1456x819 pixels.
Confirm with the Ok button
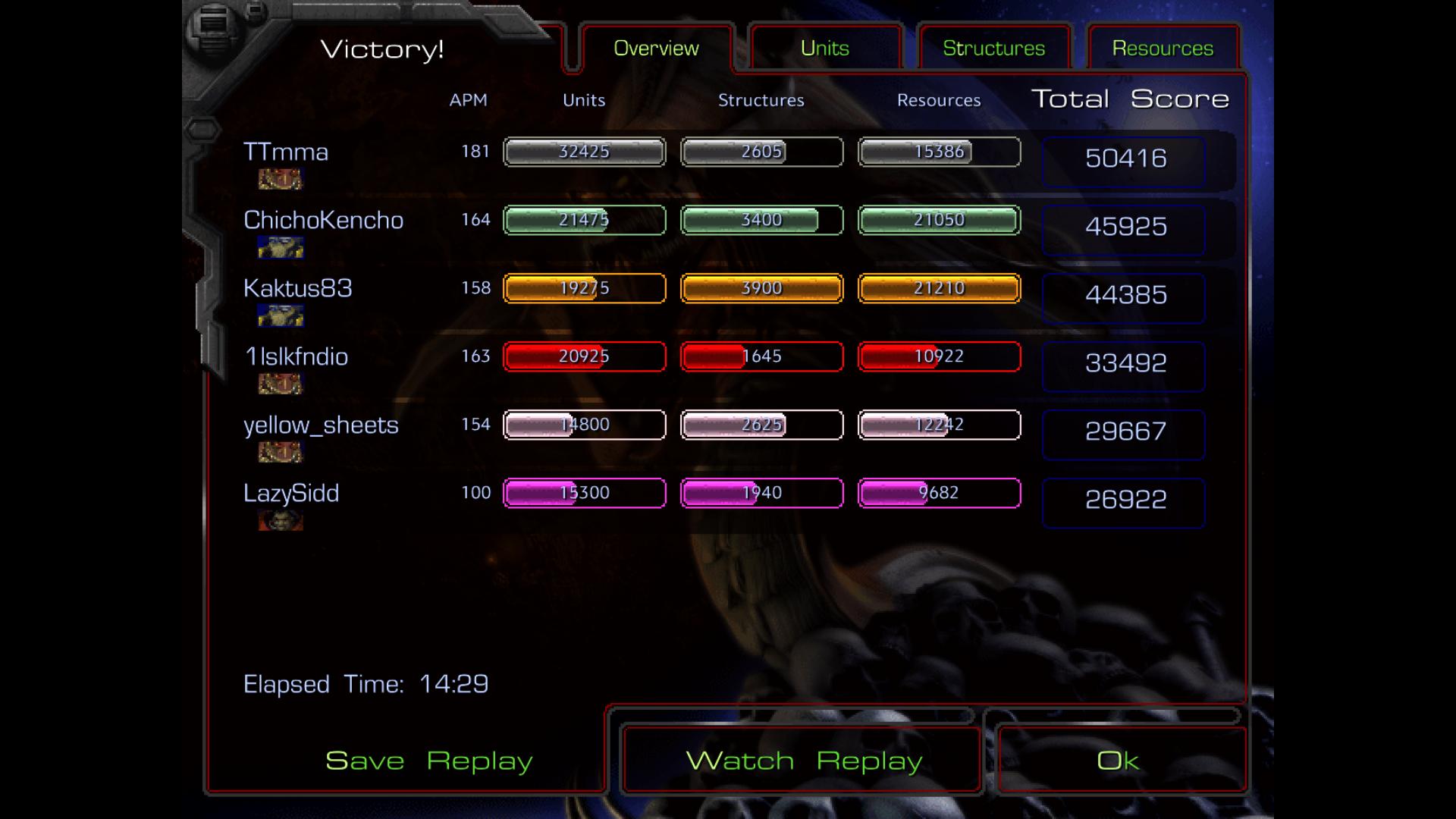1119,761
